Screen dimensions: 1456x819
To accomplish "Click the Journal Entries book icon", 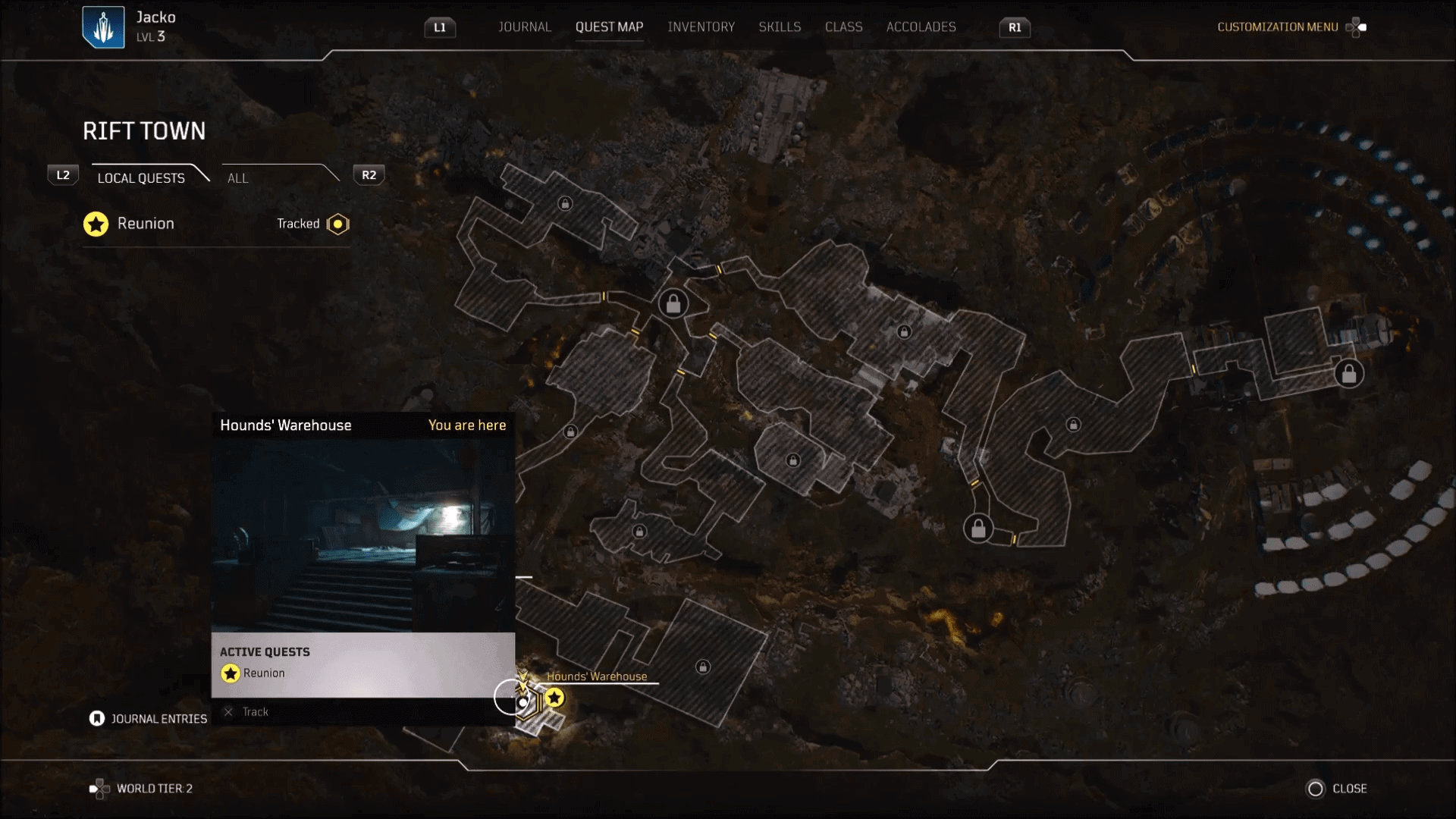I will tap(96, 718).
